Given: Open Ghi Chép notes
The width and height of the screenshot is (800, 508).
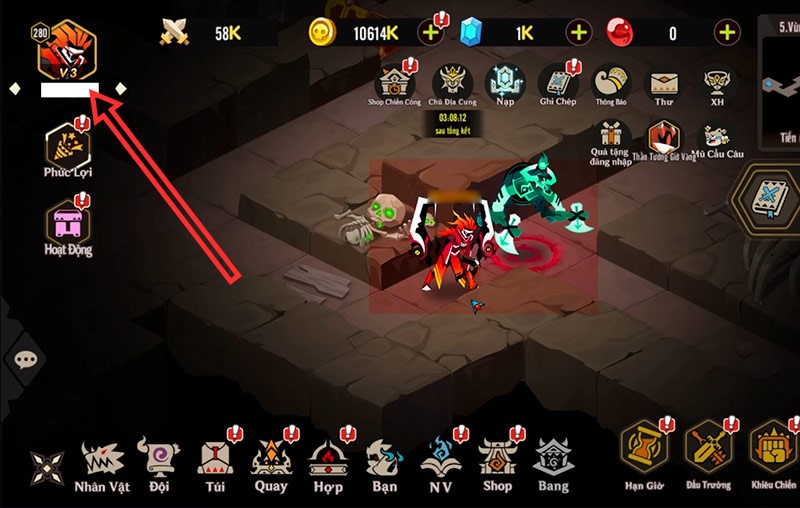Looking at the screenshot, I should pos(558,83).
